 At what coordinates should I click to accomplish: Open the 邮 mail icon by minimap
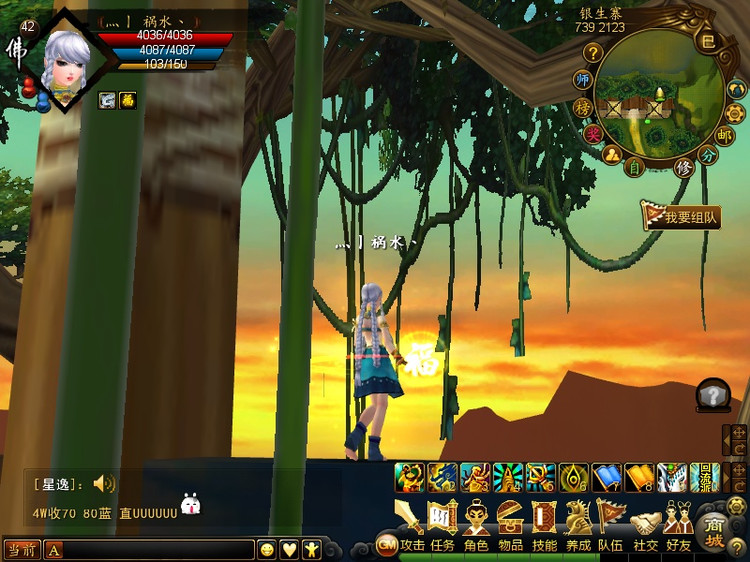click(x=724, y=133)
